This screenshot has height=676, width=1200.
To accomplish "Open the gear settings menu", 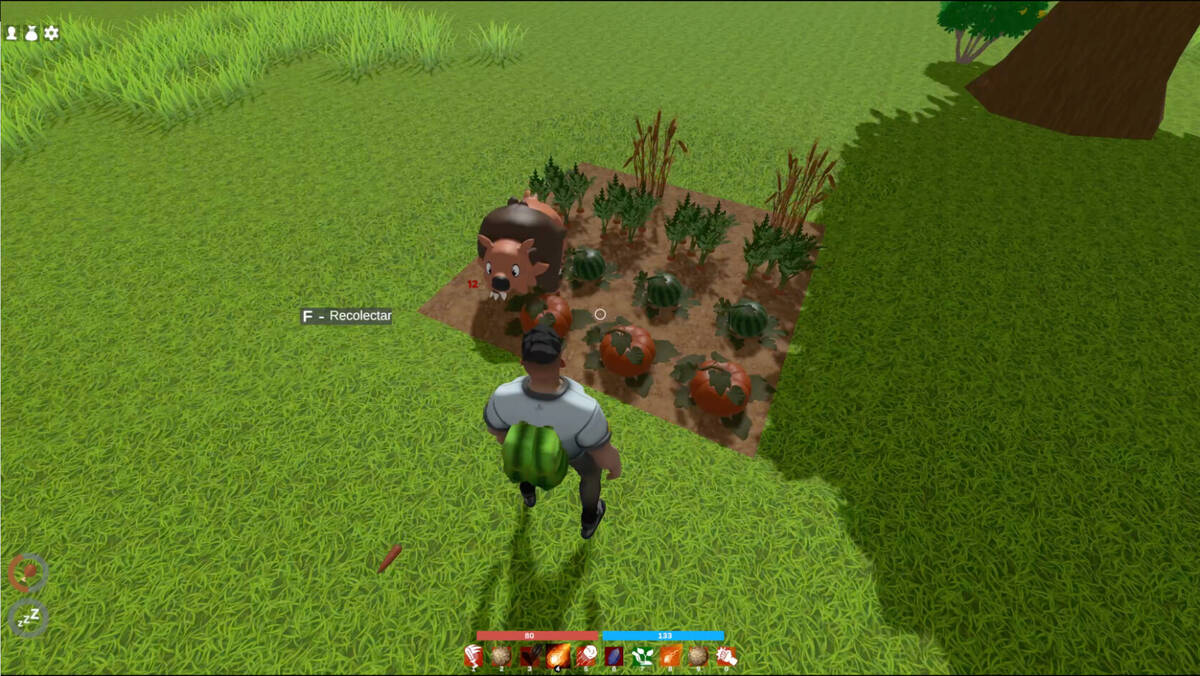I will point(51,33).
